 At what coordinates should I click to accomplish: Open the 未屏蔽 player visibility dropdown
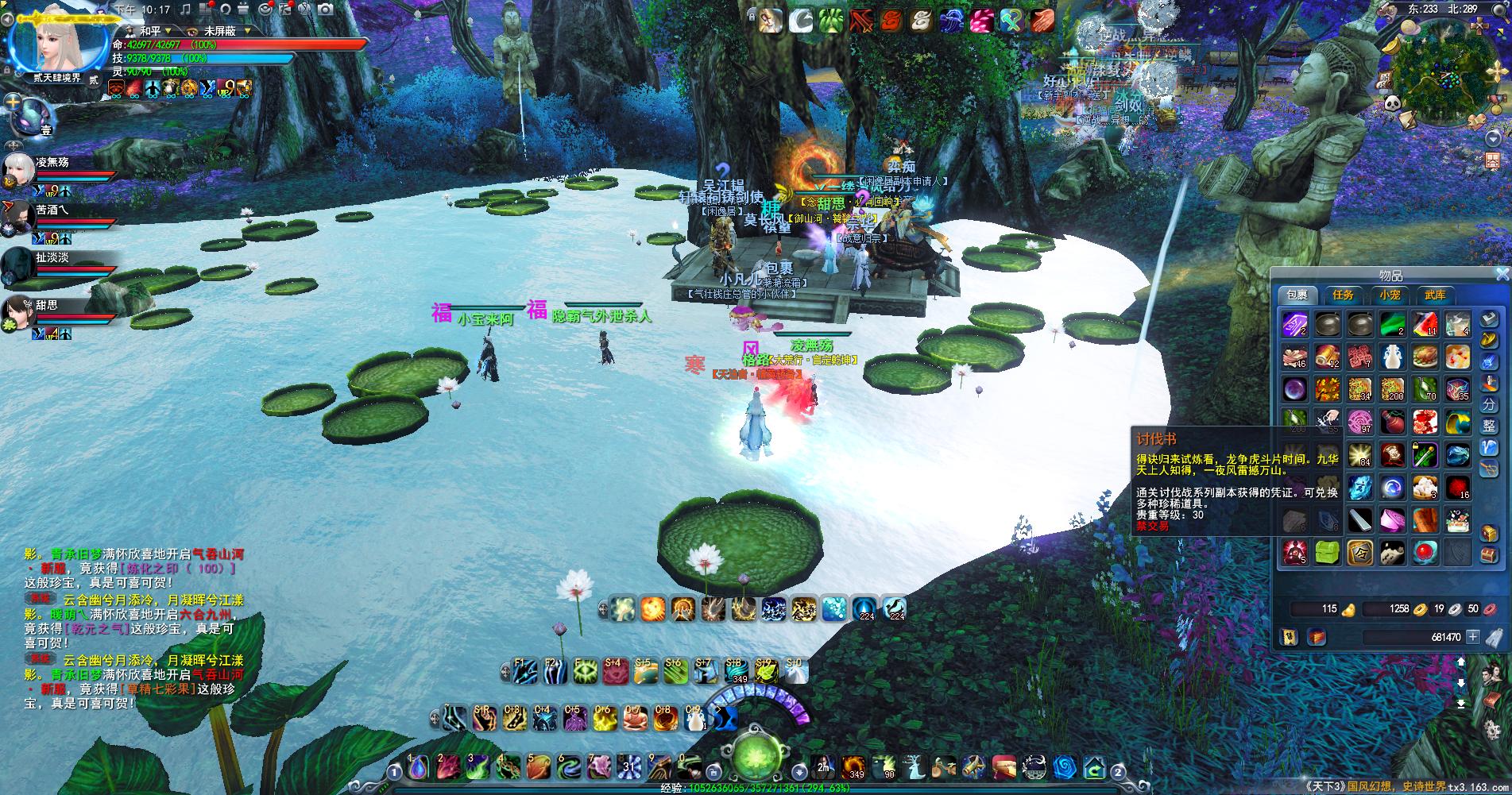coord(249,31)
